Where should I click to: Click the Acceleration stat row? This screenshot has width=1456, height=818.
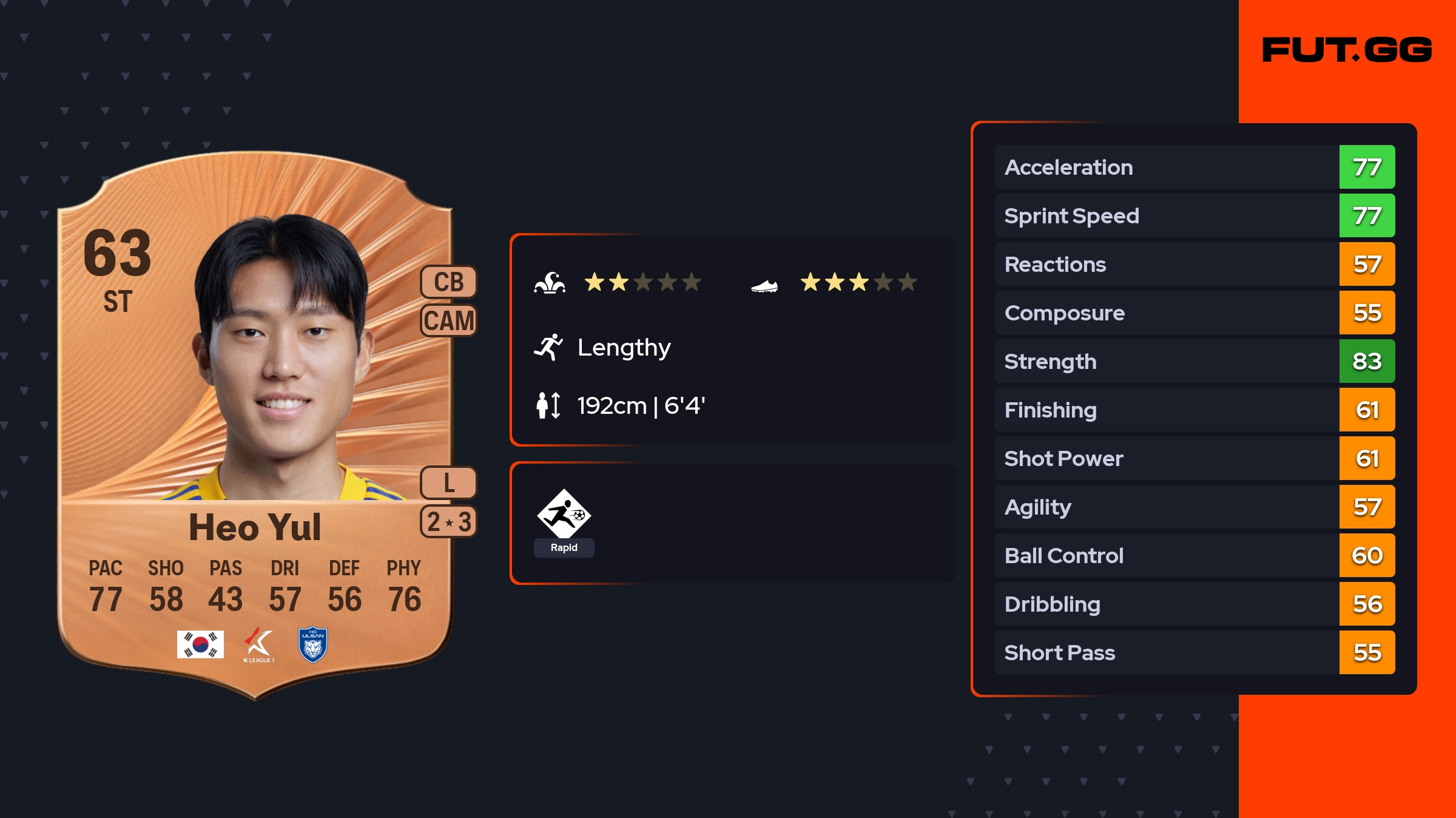click(x=1194, y=167)
